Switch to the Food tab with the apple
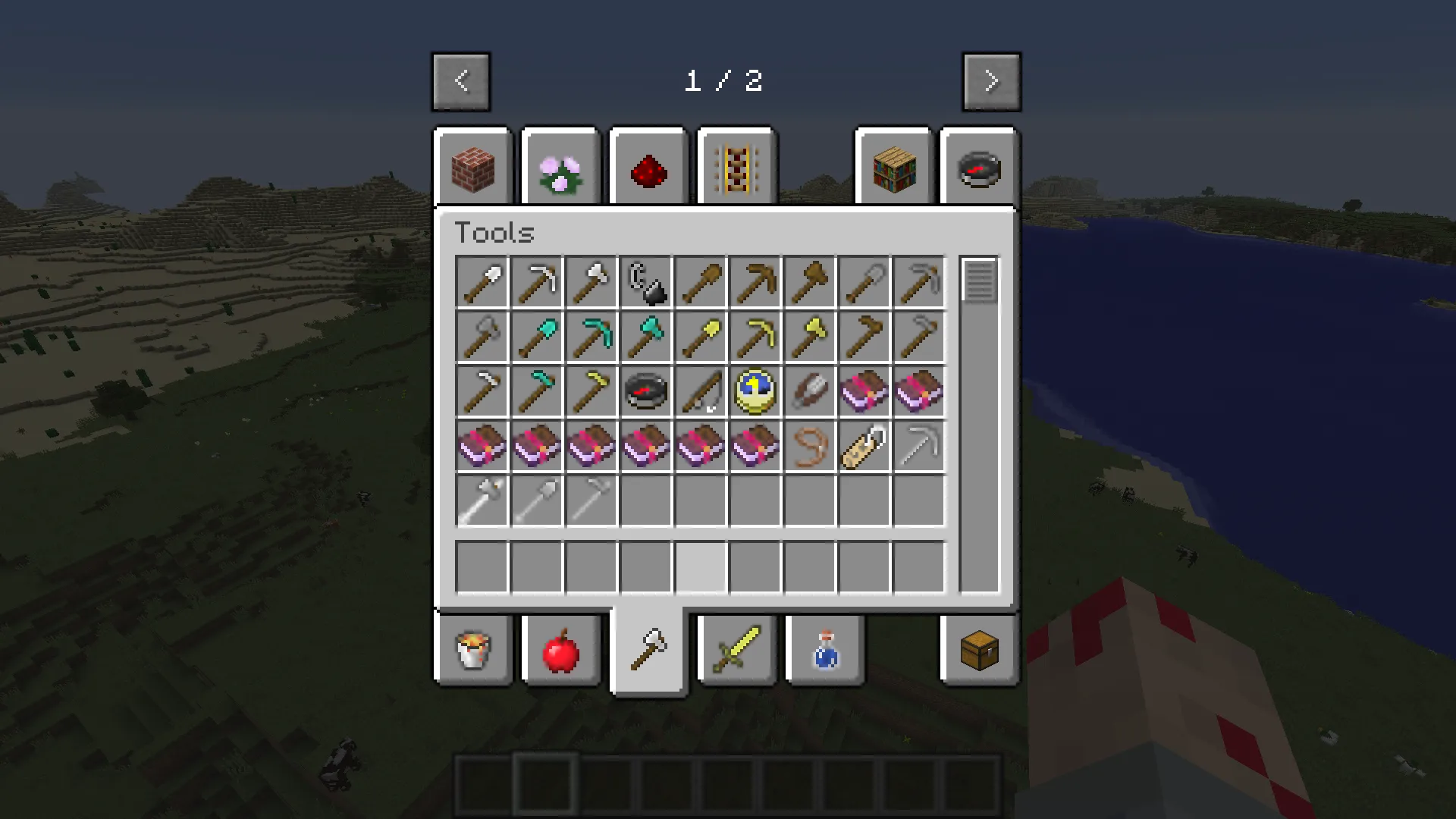This screenshot has height=819, width=1456. pyautogui.click(x=561, y=650)
